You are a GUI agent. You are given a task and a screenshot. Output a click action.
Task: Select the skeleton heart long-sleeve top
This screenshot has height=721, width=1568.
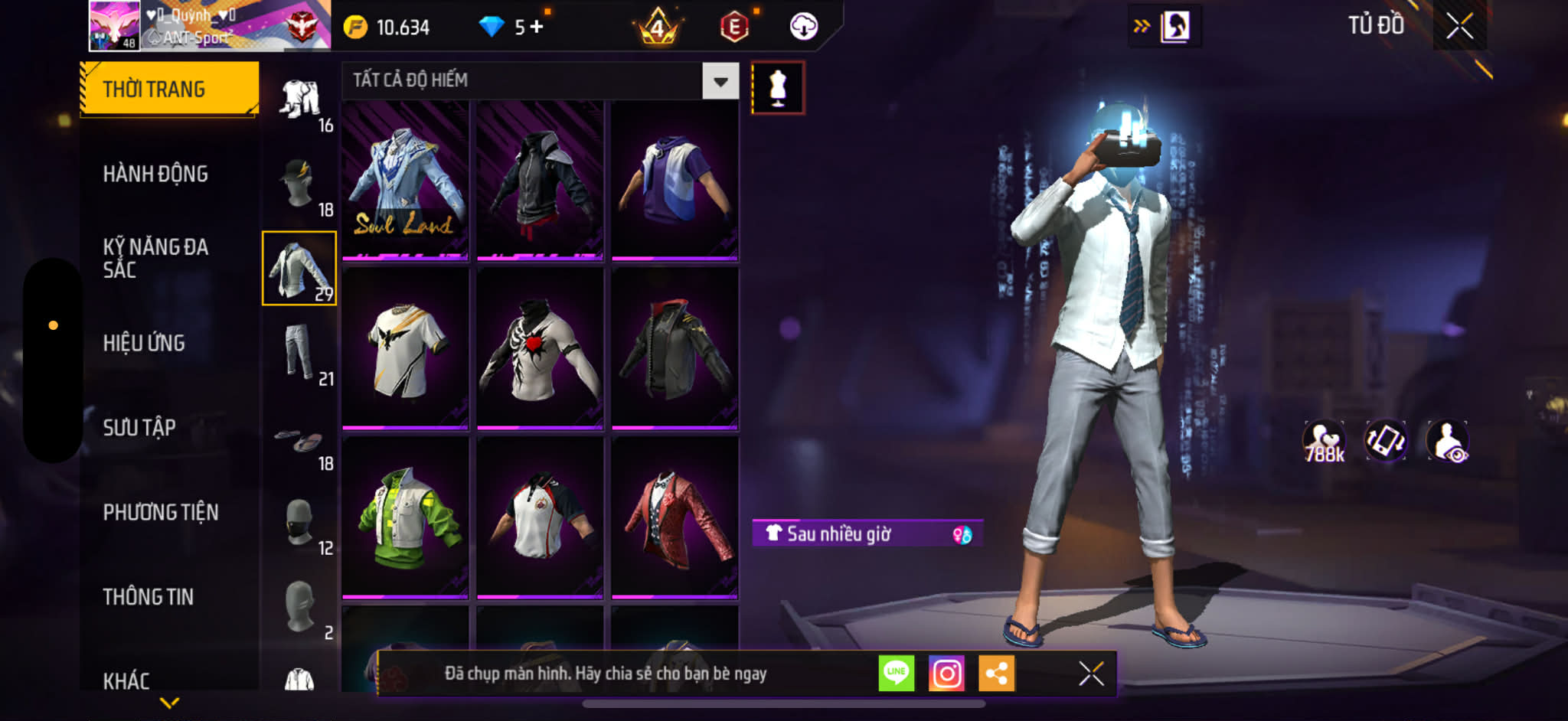click(540, 348)
